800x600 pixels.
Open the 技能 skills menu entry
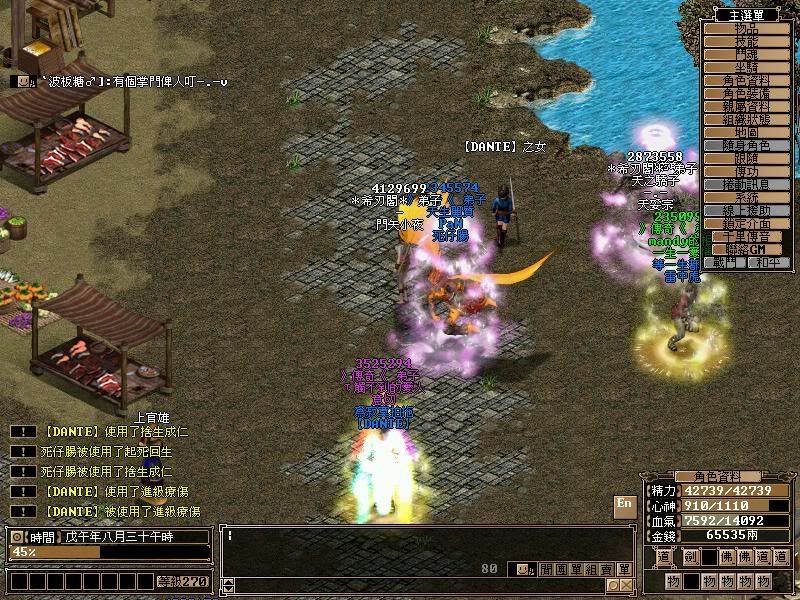tap(746, 41)
